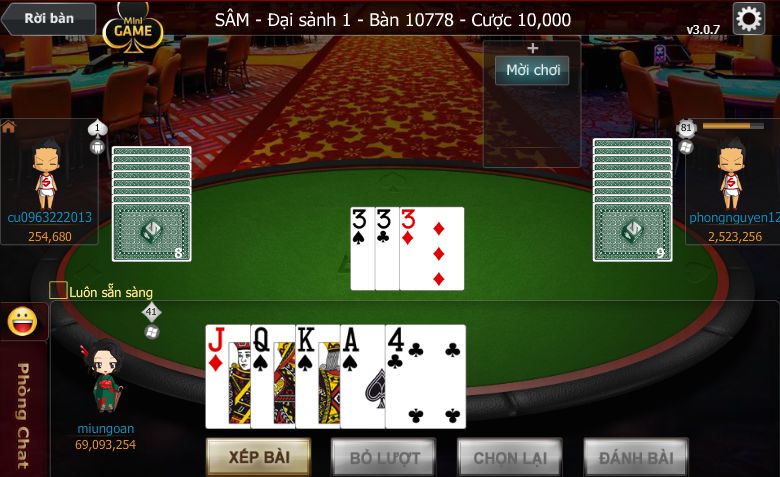Leave the table with Rời bàn
Screen dimensions: 780x477
[x=48, y=19]
